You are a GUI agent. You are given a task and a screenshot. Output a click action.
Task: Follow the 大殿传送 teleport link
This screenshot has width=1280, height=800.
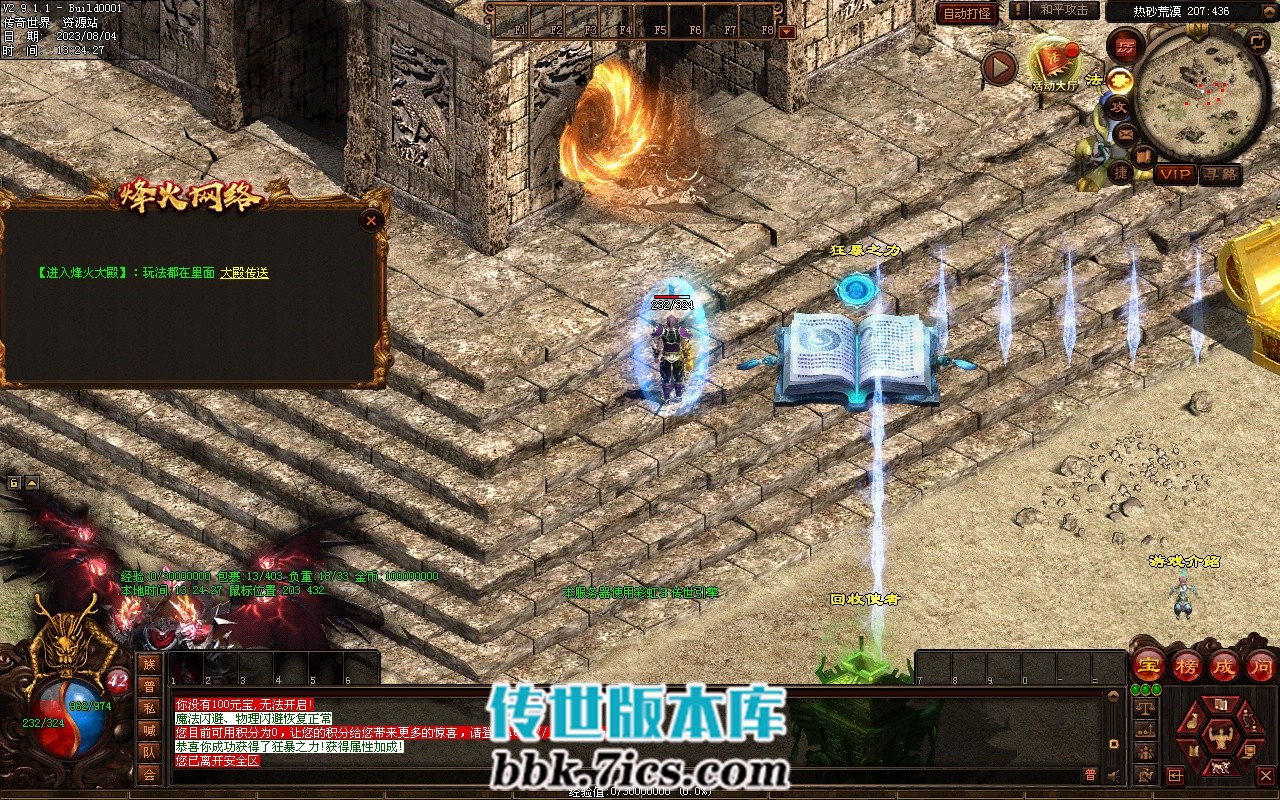(x=244, y=272)
